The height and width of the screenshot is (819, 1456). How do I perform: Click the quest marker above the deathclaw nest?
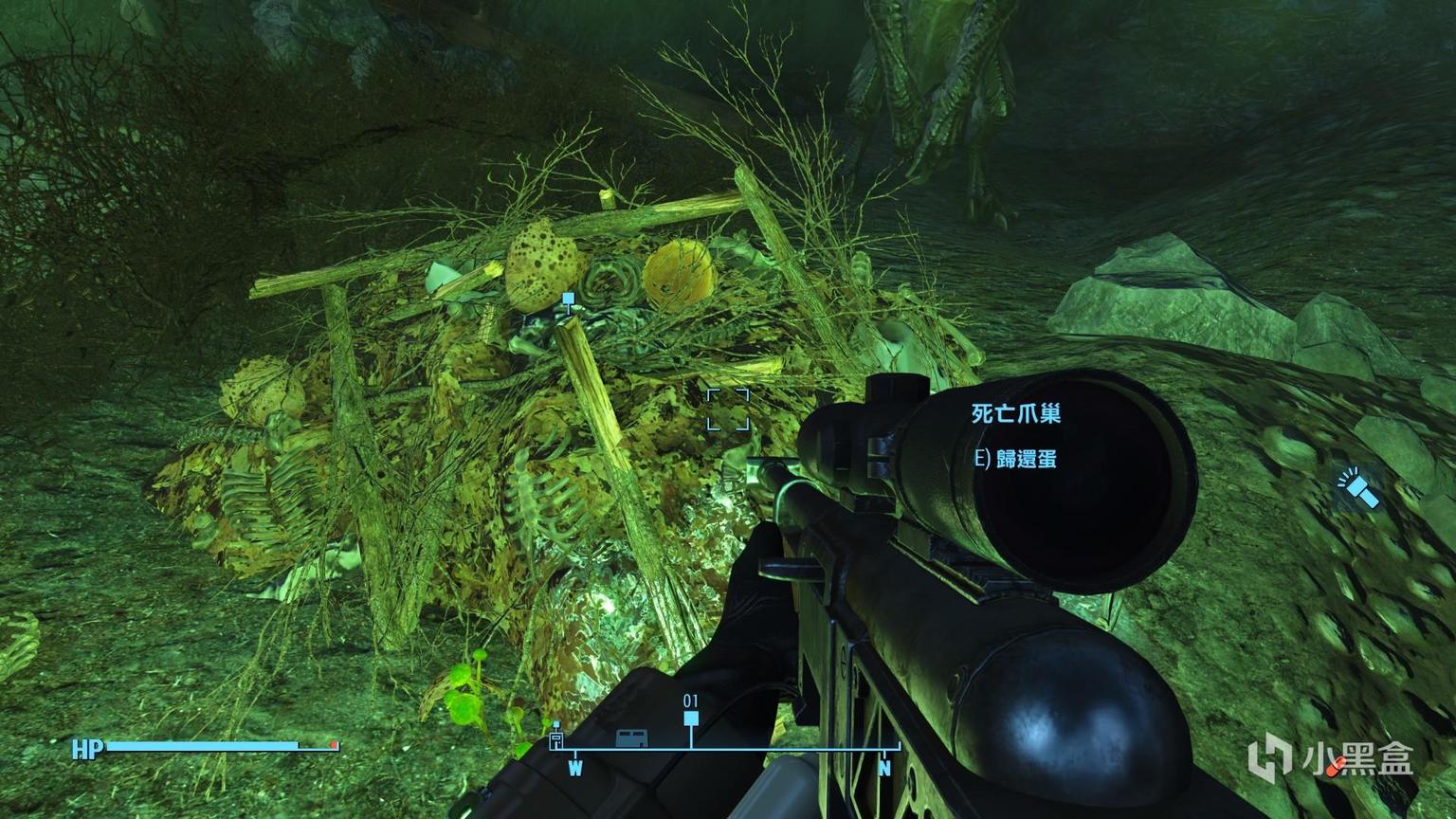click(x=568, y=300)
